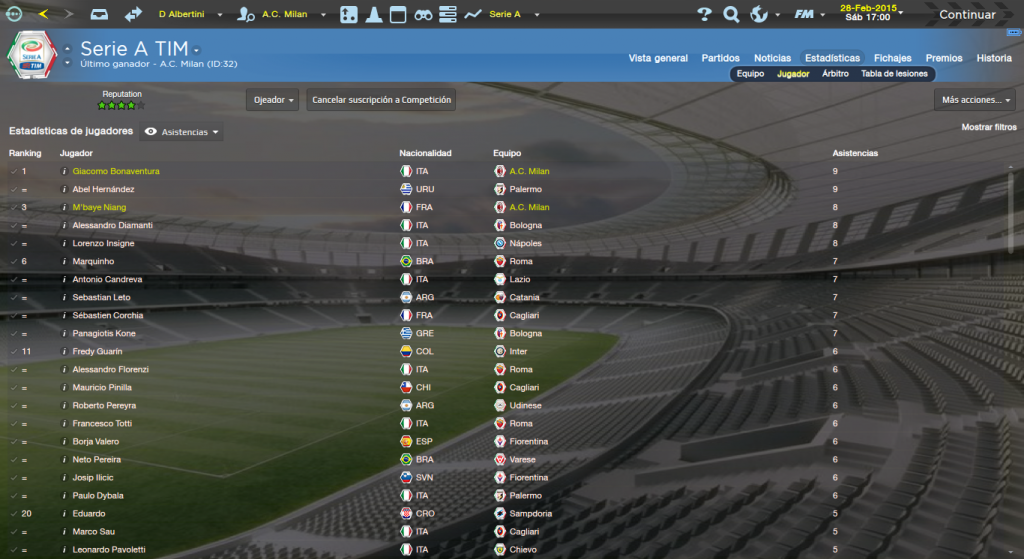Image resolution: width=1024 pixels, height=559 pixels.
Task: Open the Historia tab
Action: click(x=994, y=58)
